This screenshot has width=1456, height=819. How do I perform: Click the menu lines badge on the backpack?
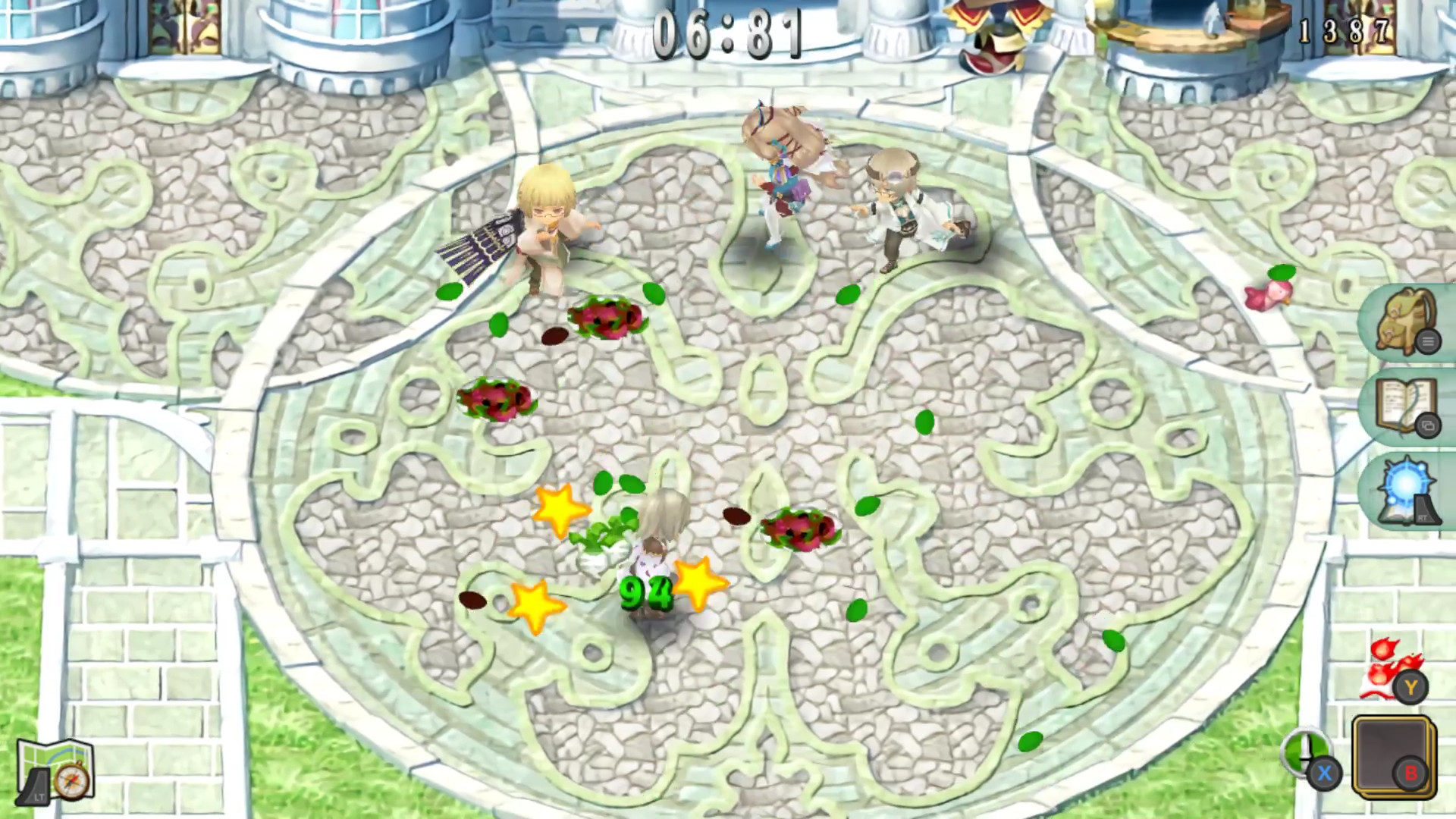point(1429,342)
